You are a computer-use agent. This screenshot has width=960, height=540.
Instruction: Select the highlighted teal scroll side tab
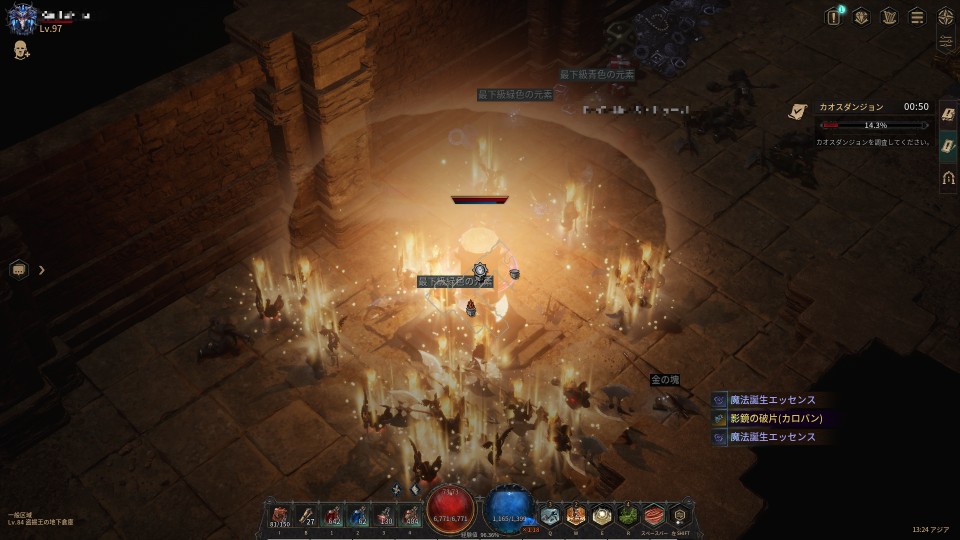[x=948, y=146]
